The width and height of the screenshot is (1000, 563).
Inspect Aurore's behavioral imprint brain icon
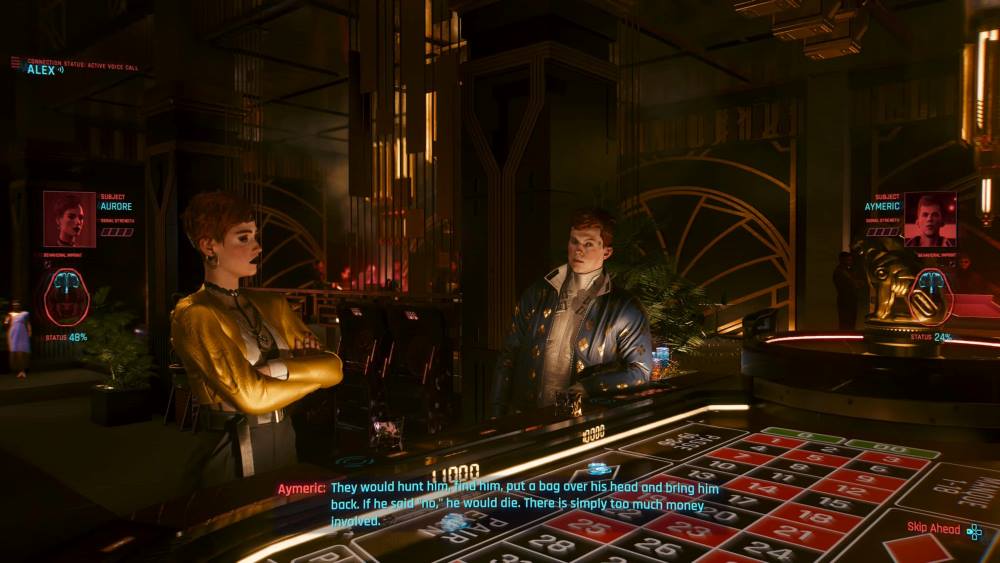coord(66,296)
